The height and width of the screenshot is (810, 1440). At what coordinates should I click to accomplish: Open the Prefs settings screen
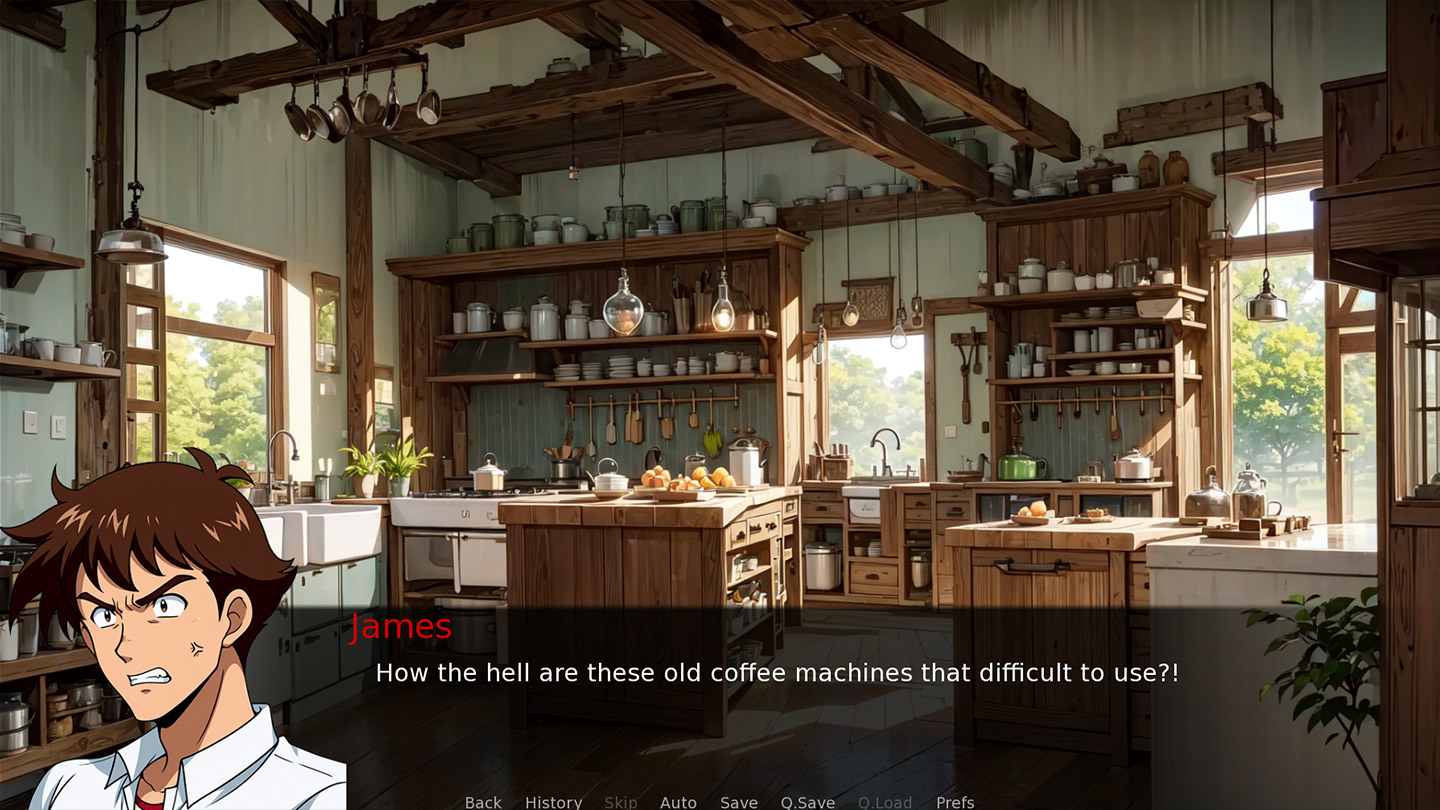click(954, 802)
